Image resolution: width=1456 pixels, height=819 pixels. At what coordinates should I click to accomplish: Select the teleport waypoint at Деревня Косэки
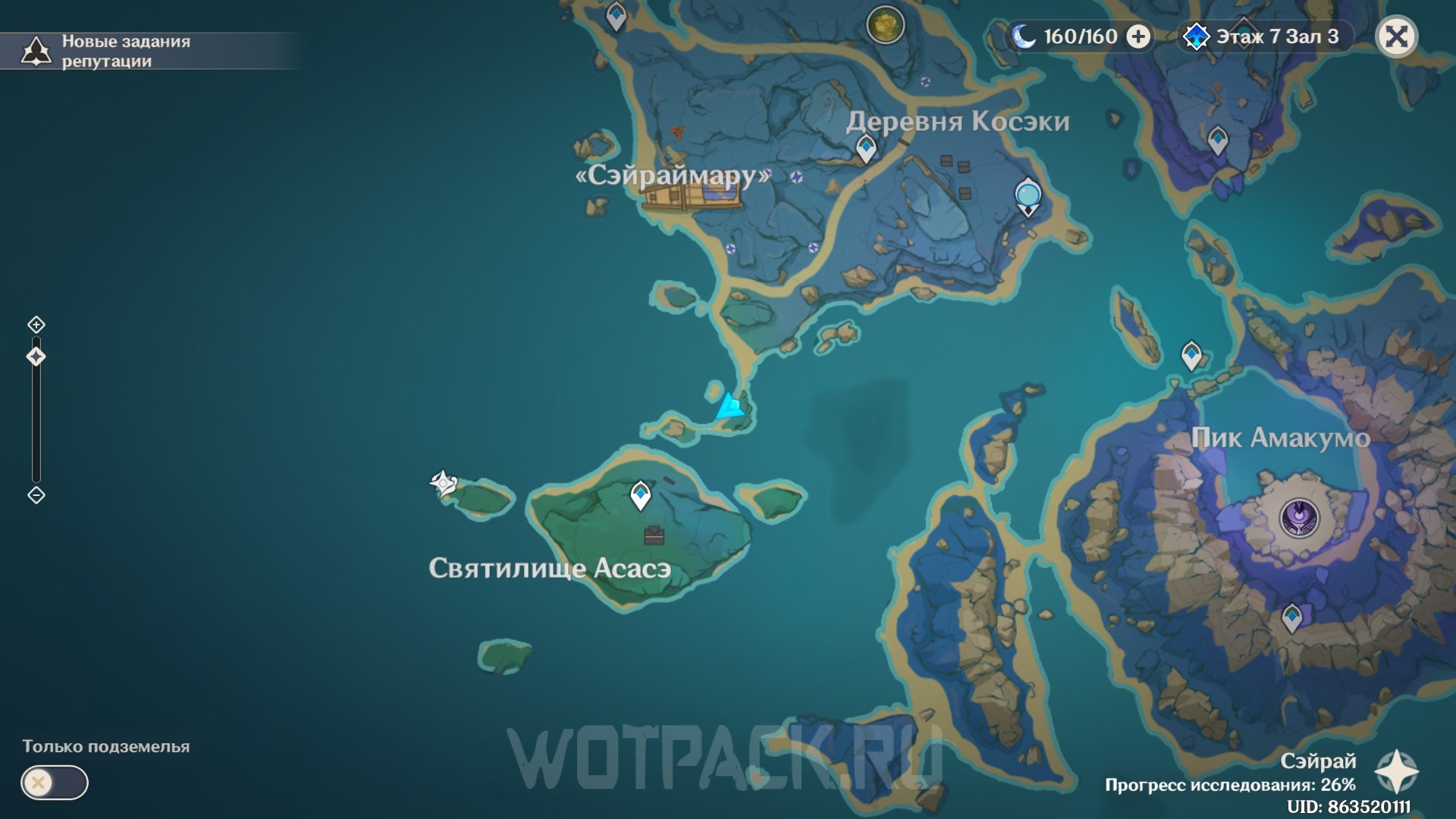(x=866, y=148)
